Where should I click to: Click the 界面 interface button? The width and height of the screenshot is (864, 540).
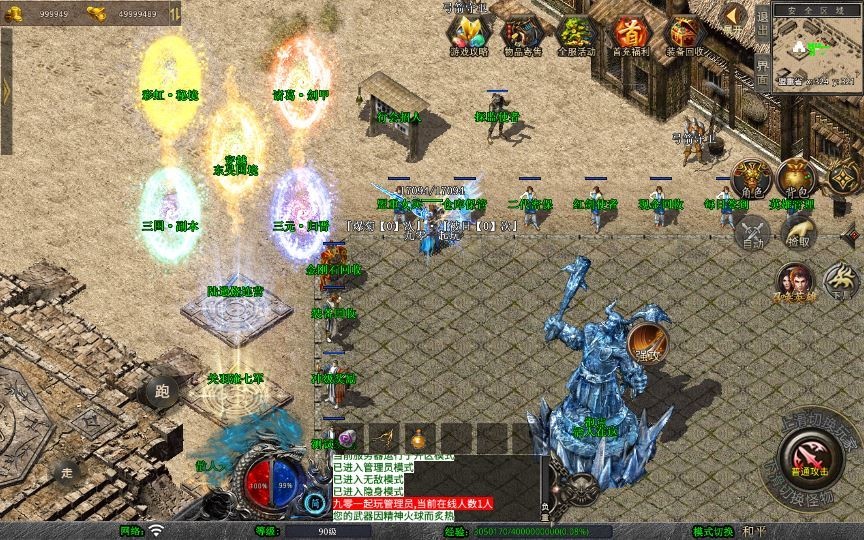(762, 72)
